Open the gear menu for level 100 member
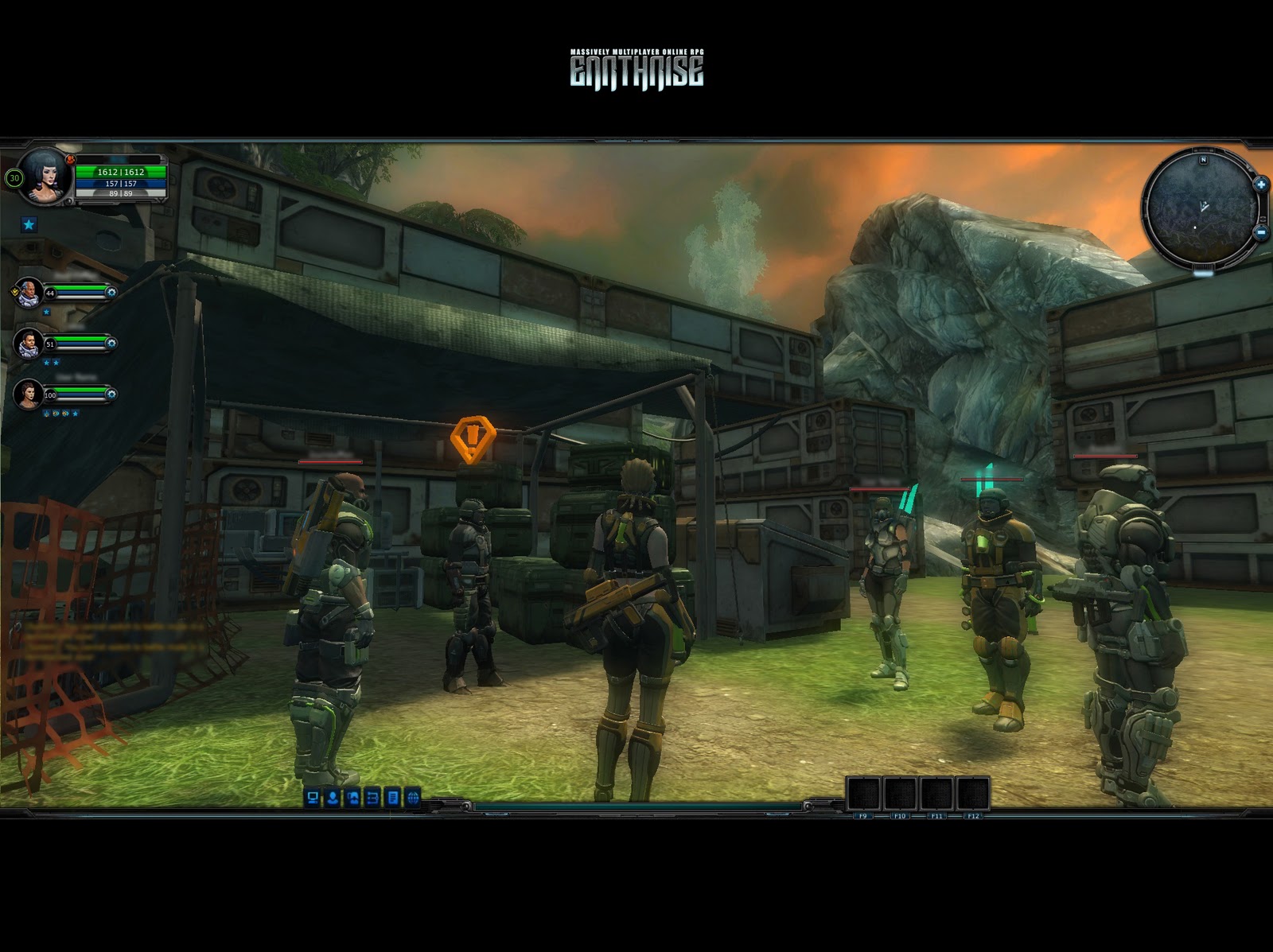1273x952 pixels. (x=111, y=394)
